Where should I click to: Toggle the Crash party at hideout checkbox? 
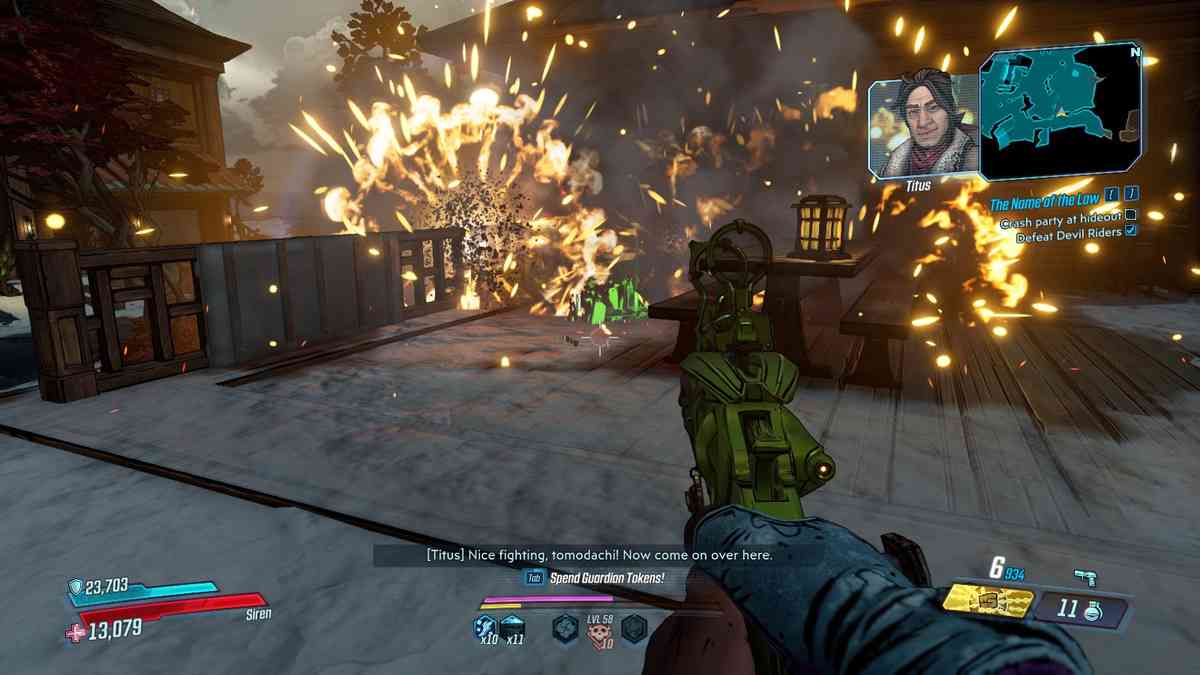(x=1131, y=215)
